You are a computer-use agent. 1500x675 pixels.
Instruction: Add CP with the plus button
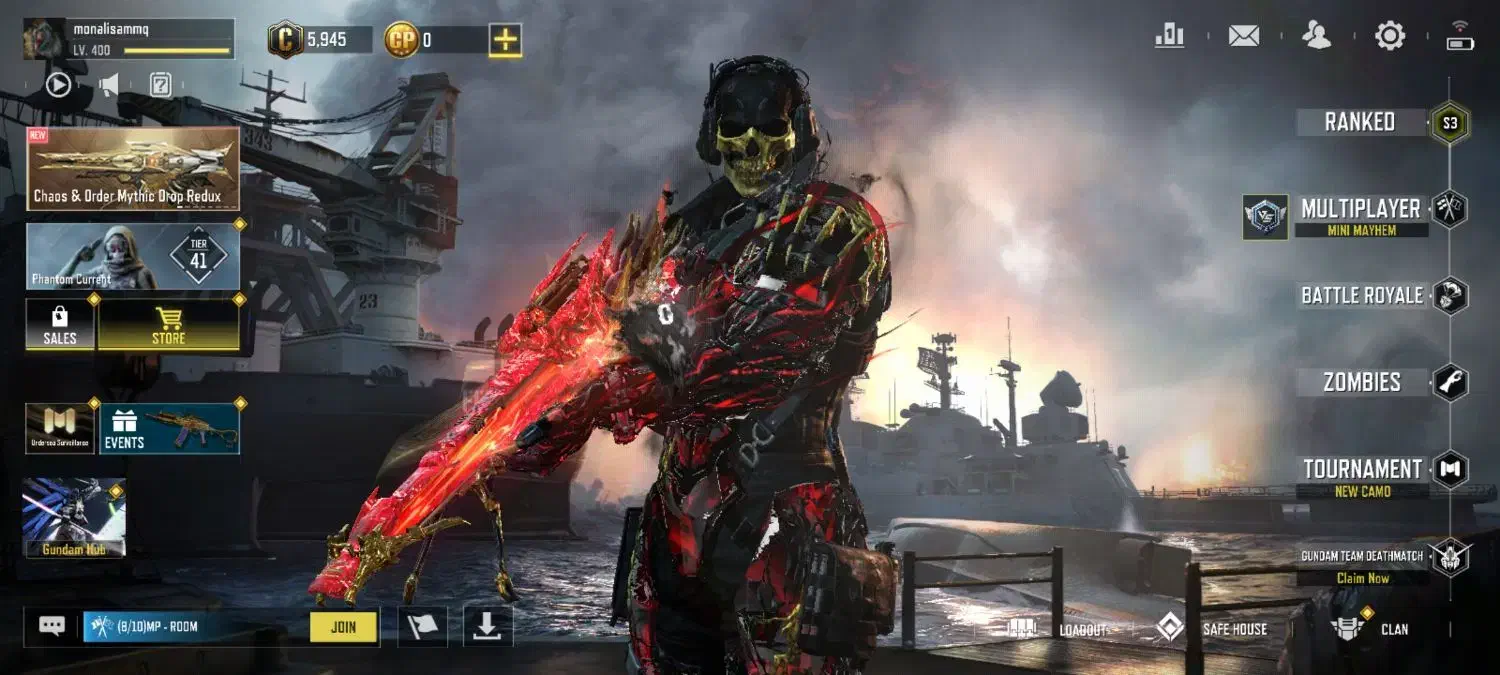pos(505,40)
